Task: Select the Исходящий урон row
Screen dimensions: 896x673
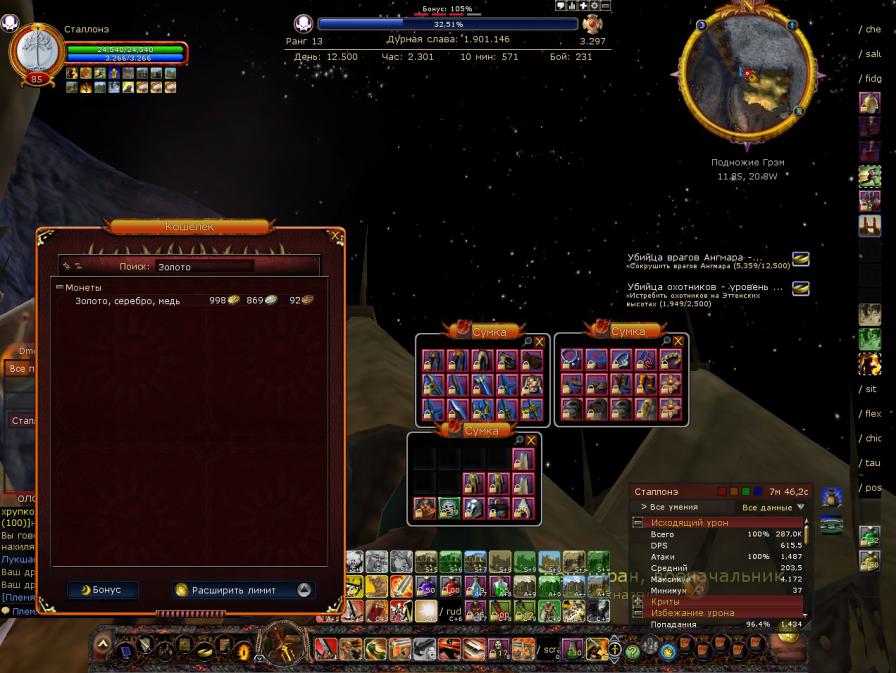Action: (x=690, y=523)
